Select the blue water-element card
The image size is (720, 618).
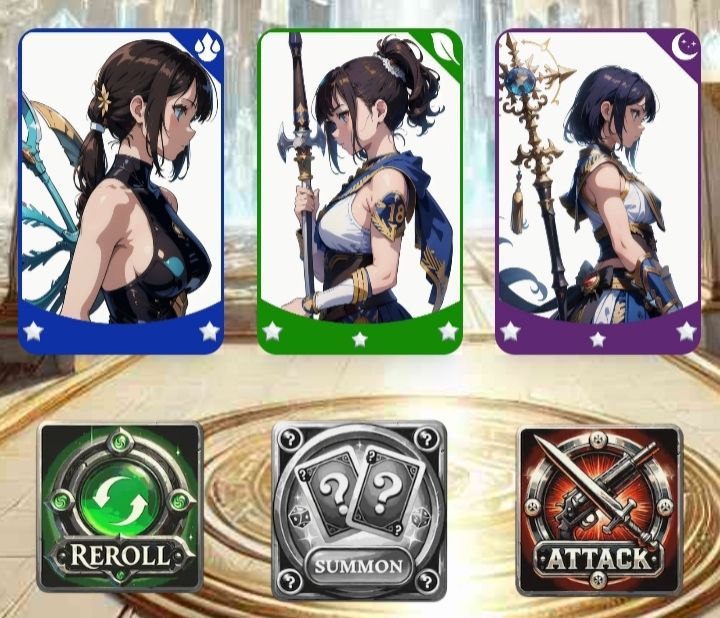pyautogui.click(x=121, y=190)
